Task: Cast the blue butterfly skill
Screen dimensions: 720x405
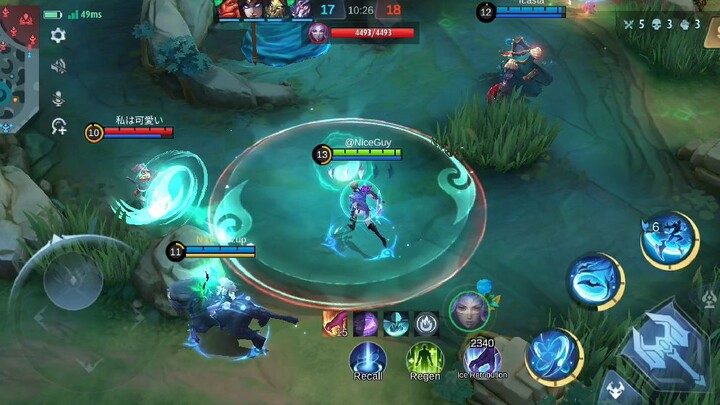Action: pyautogui.click(x=553, y=356)
